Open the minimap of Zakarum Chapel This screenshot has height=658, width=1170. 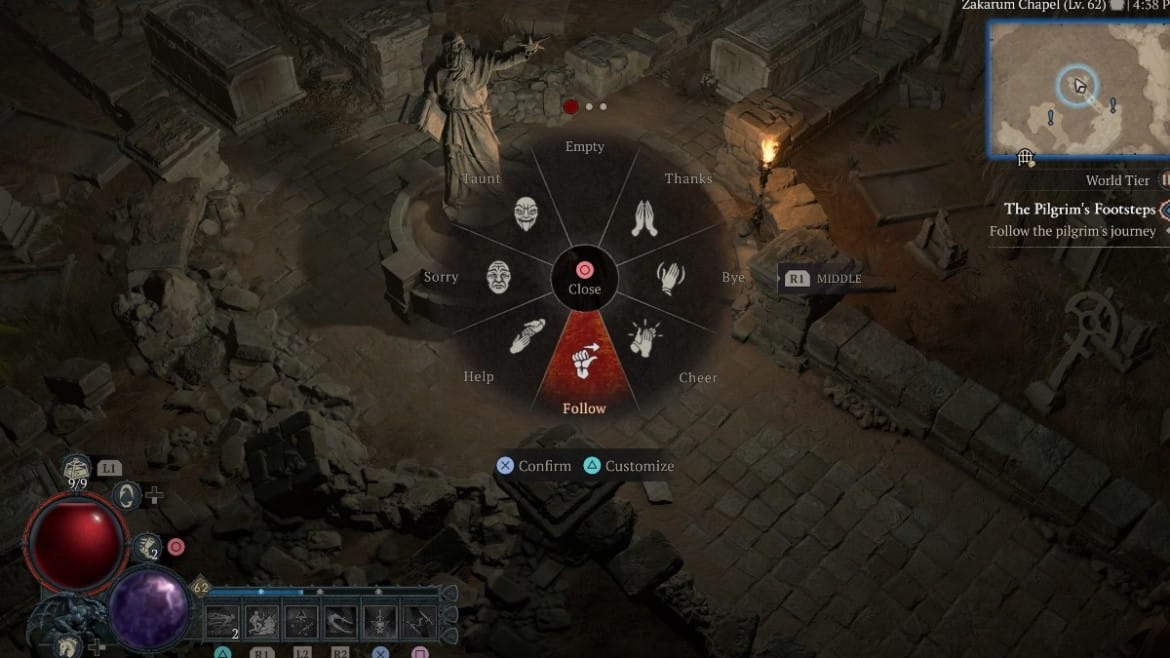click(x=1078, y=89)
